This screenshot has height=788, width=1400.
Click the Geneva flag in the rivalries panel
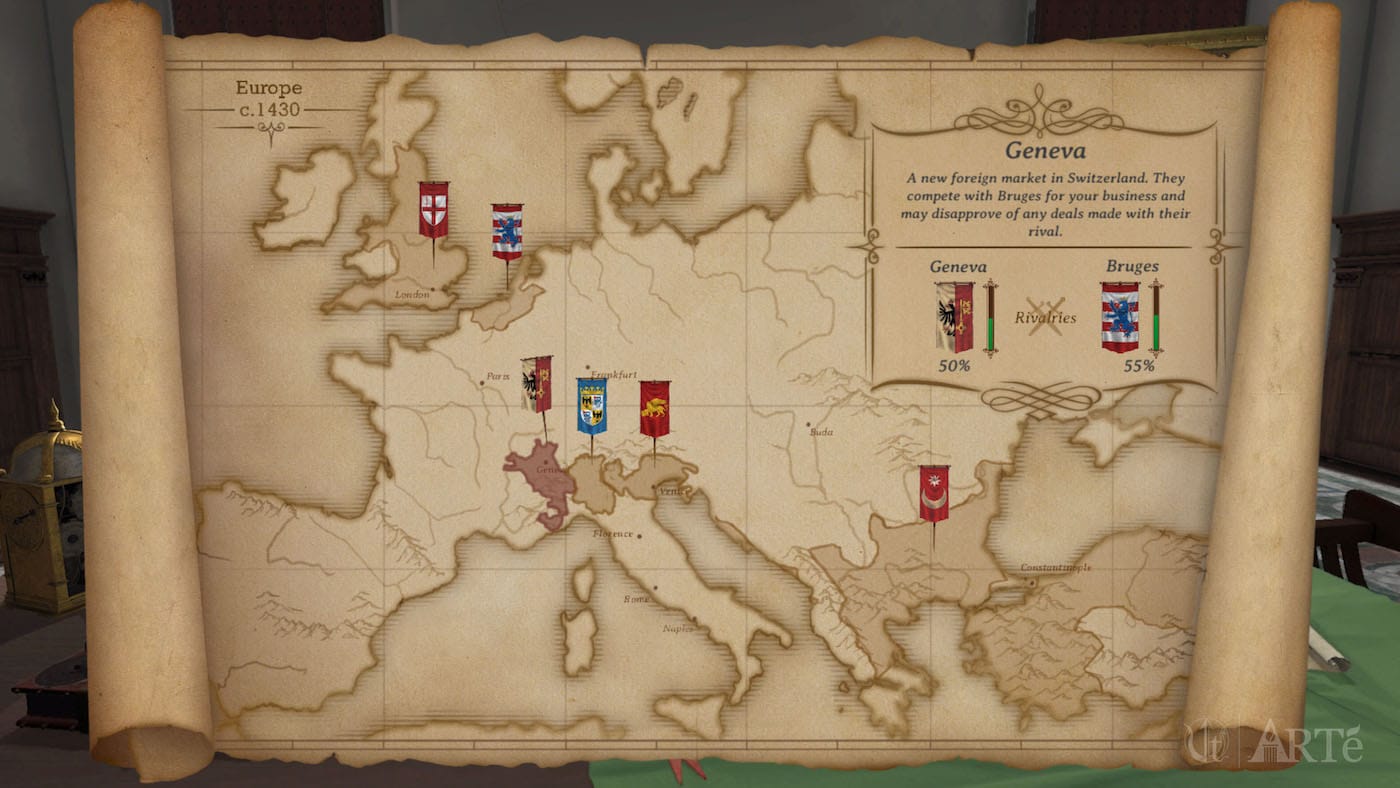click(x=954, y=316)
